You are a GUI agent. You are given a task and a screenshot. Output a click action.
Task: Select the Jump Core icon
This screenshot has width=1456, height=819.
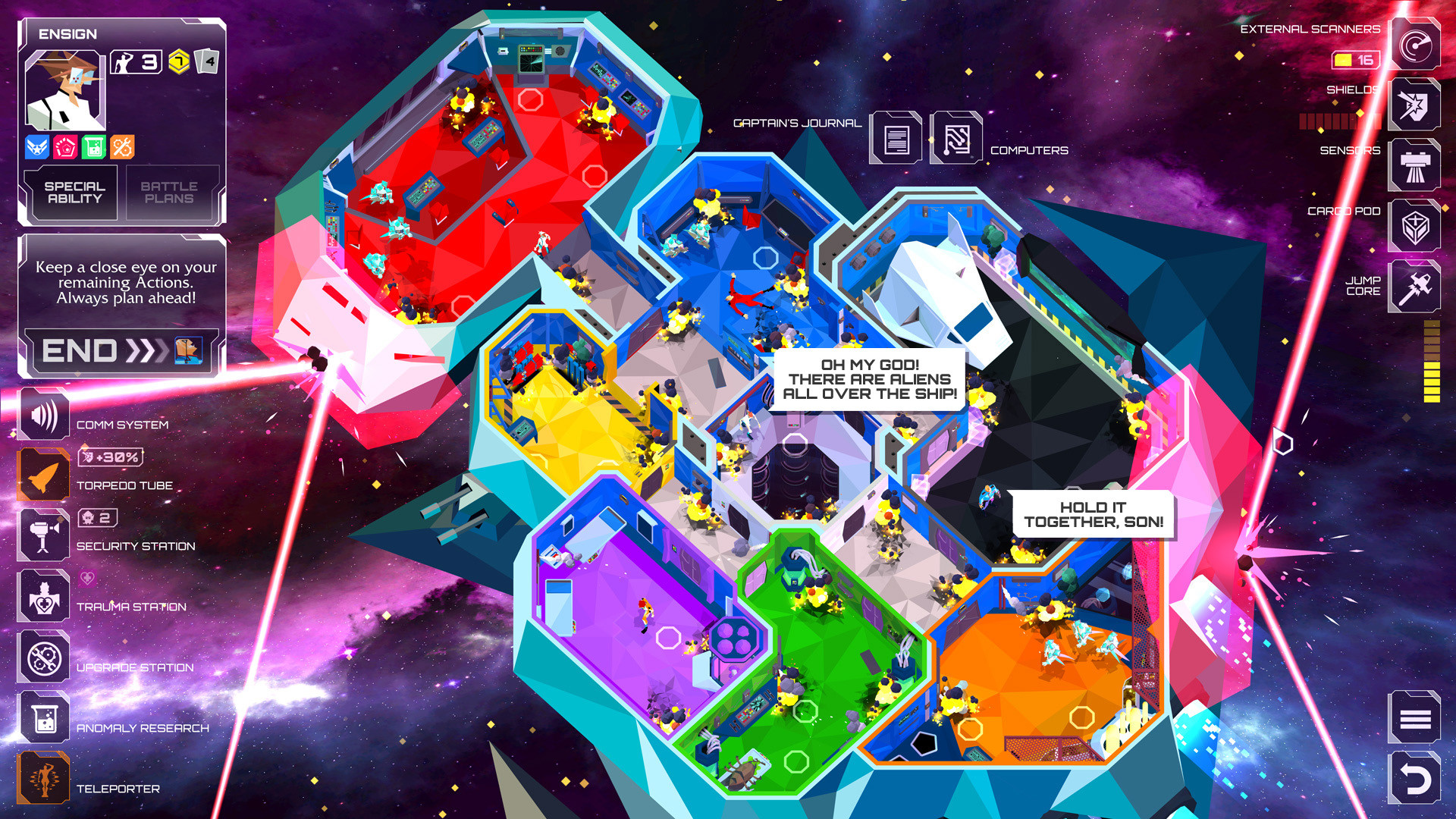pos(1414,287)
